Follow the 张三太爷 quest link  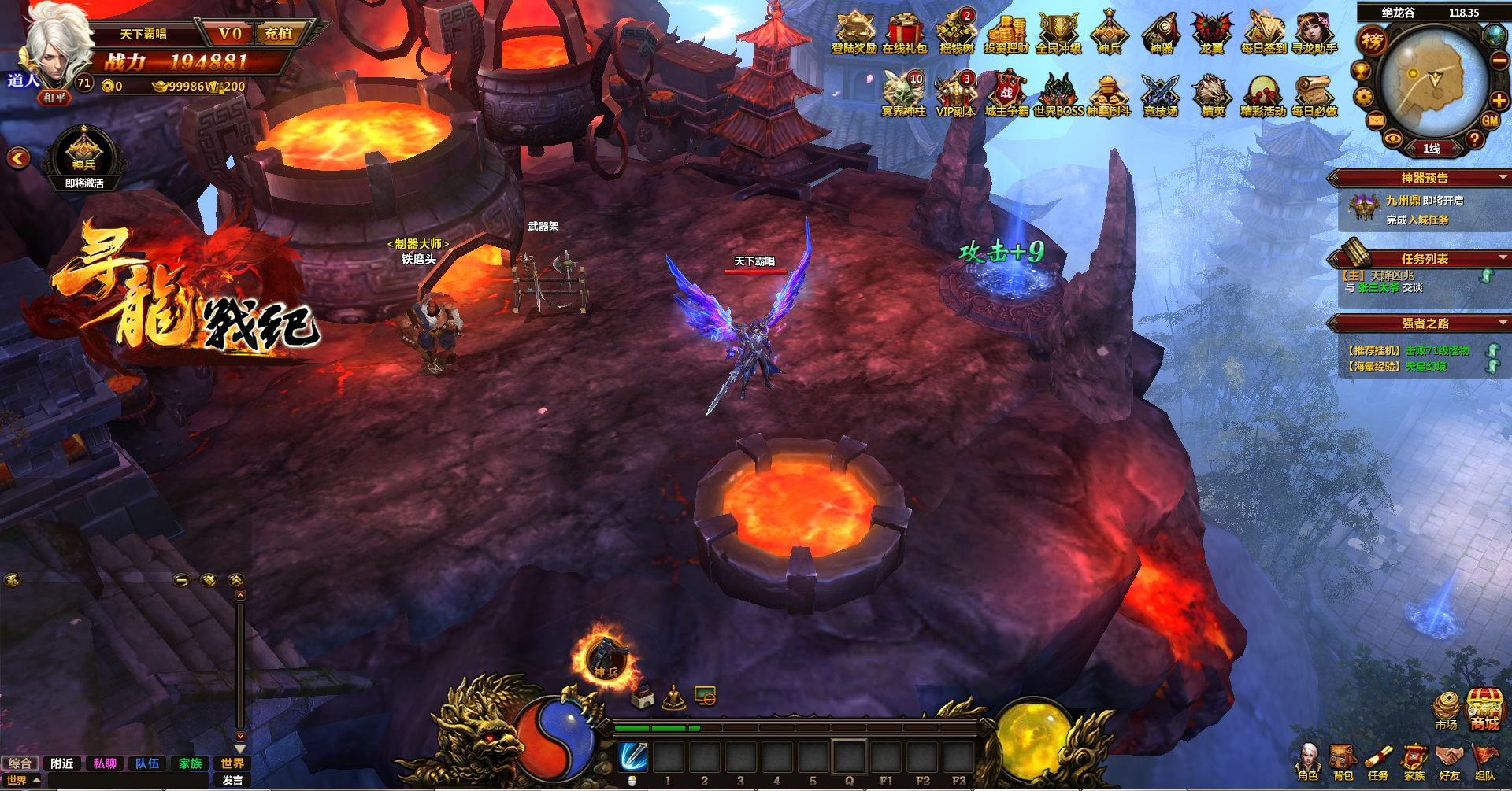(1378, 288)
